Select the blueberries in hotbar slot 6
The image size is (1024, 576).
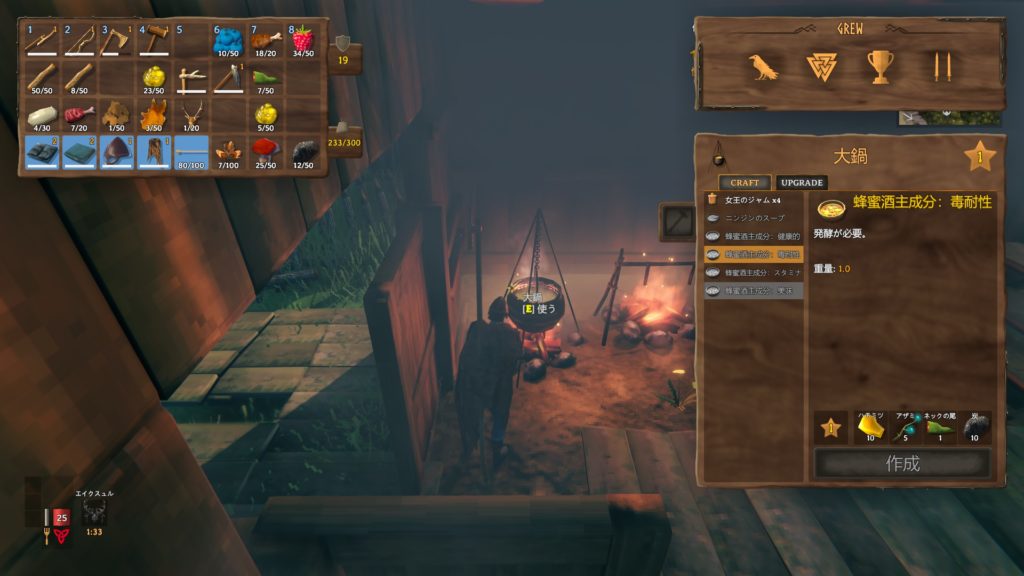[228, 42]
